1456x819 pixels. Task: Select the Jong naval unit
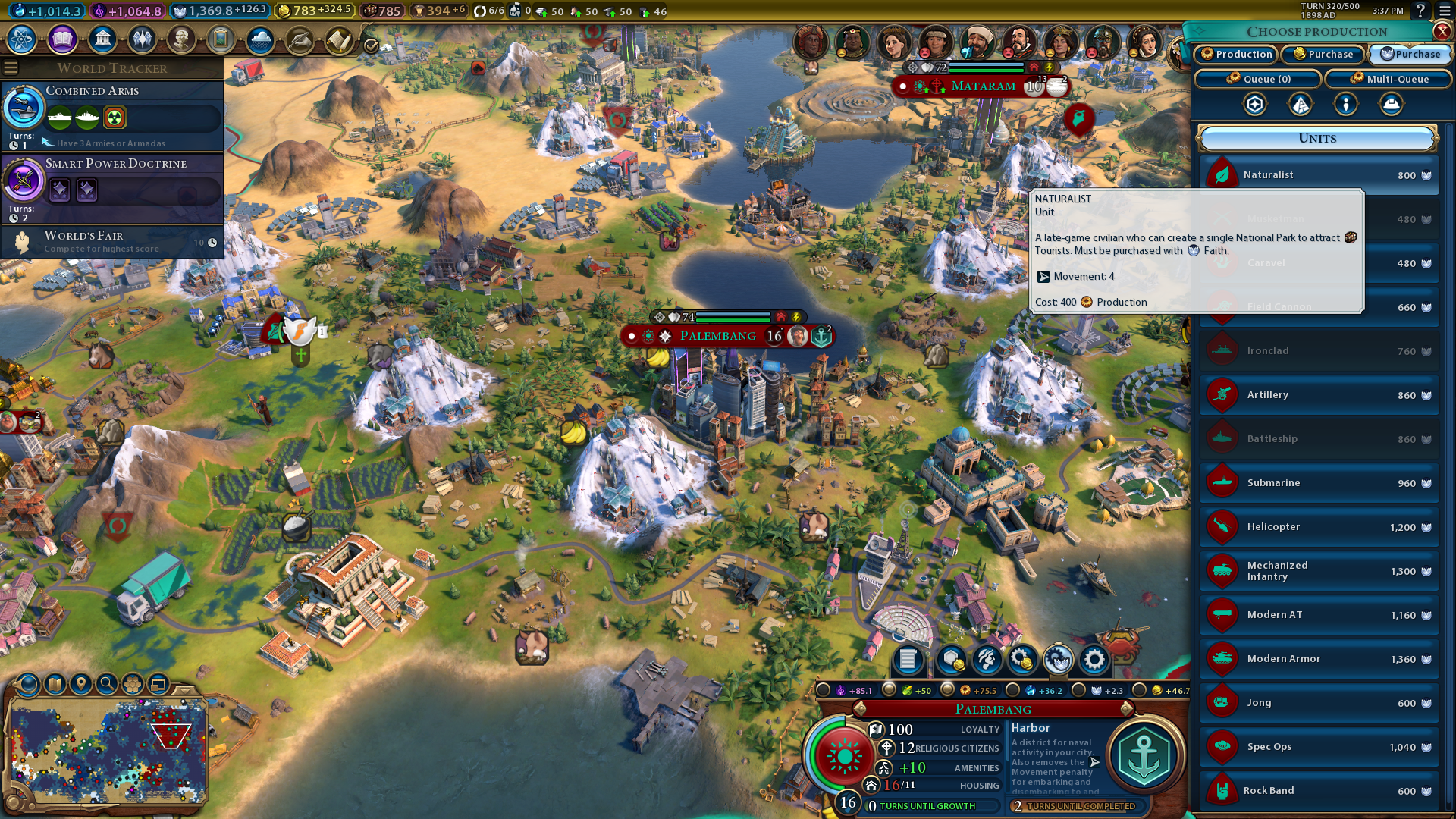pos(1319,703)
